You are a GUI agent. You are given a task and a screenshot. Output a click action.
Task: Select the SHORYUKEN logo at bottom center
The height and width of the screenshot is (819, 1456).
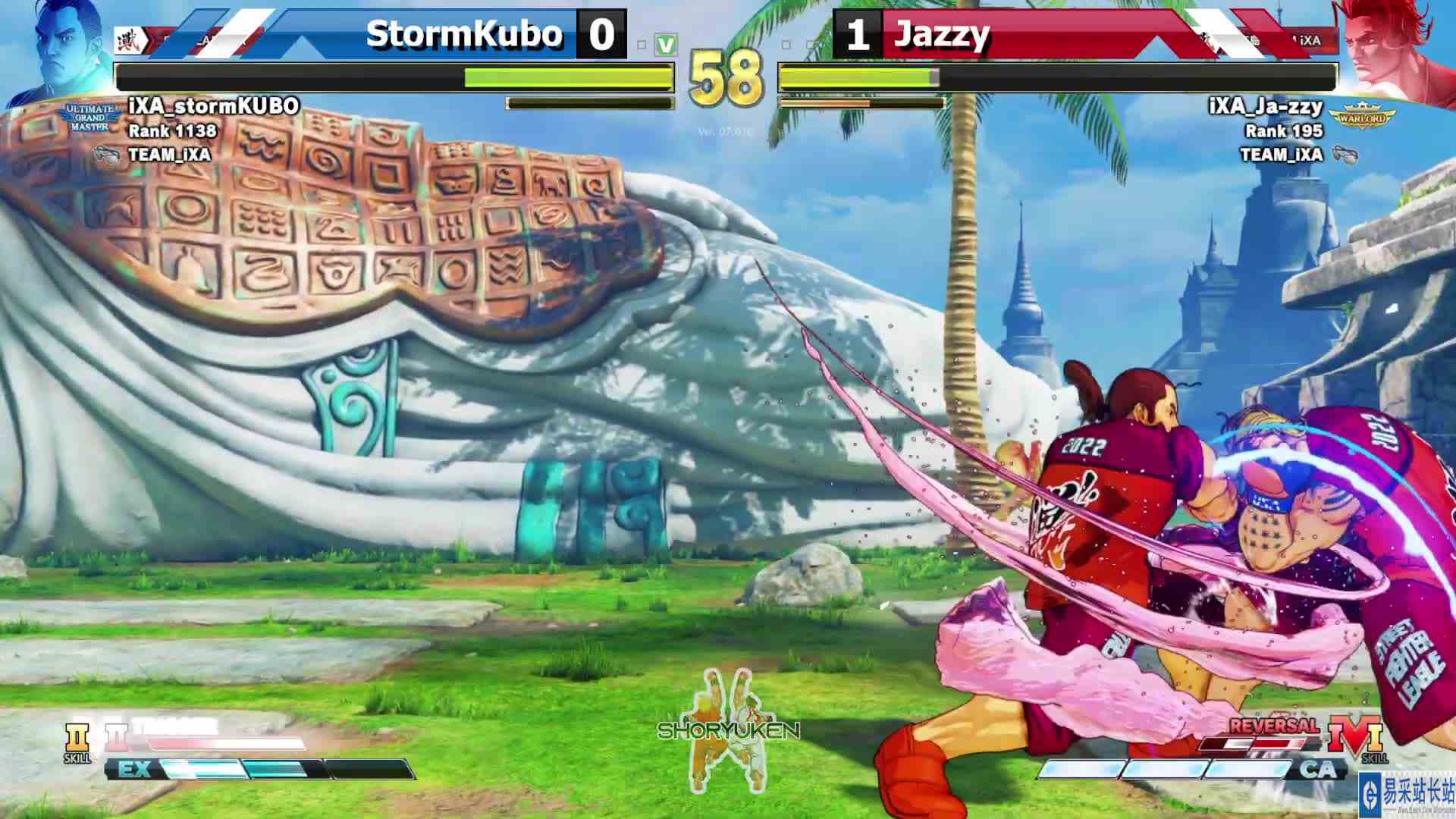tap(728, 732)
